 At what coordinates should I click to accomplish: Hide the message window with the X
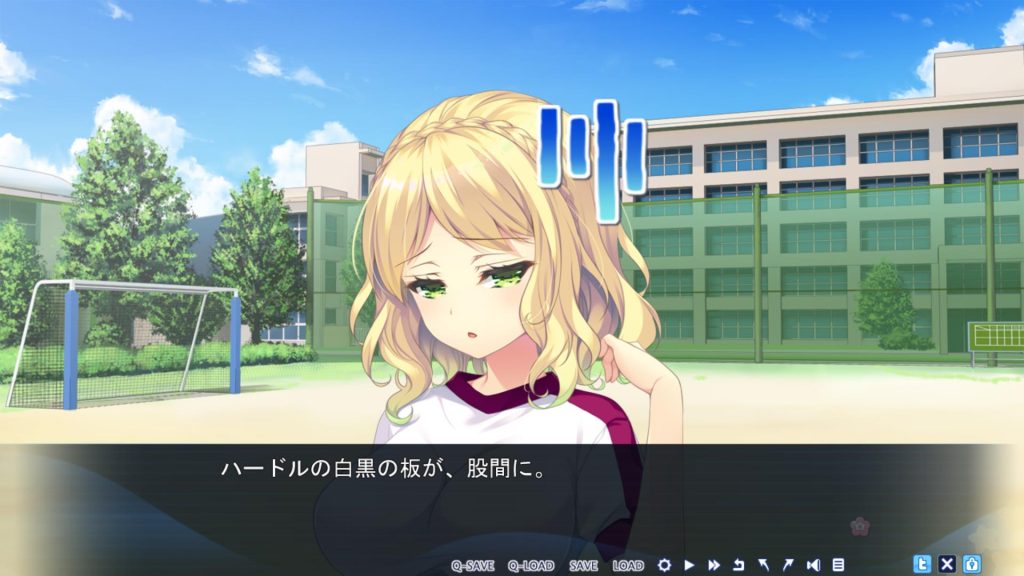point(947,564)
